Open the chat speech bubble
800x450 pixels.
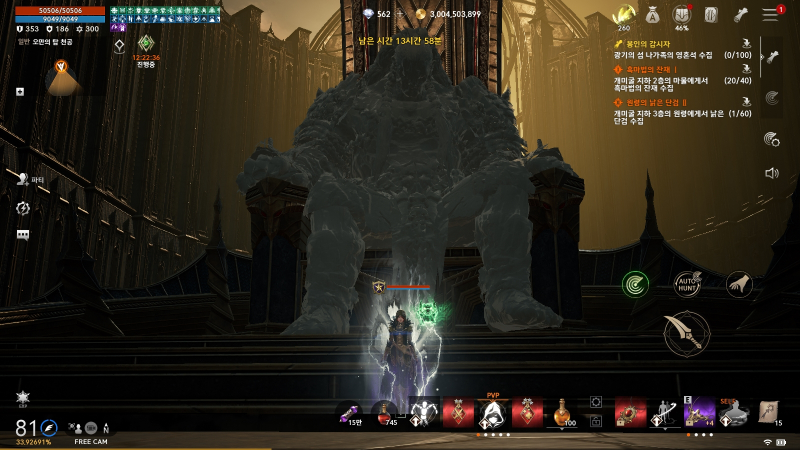click(x=22, y=235)
